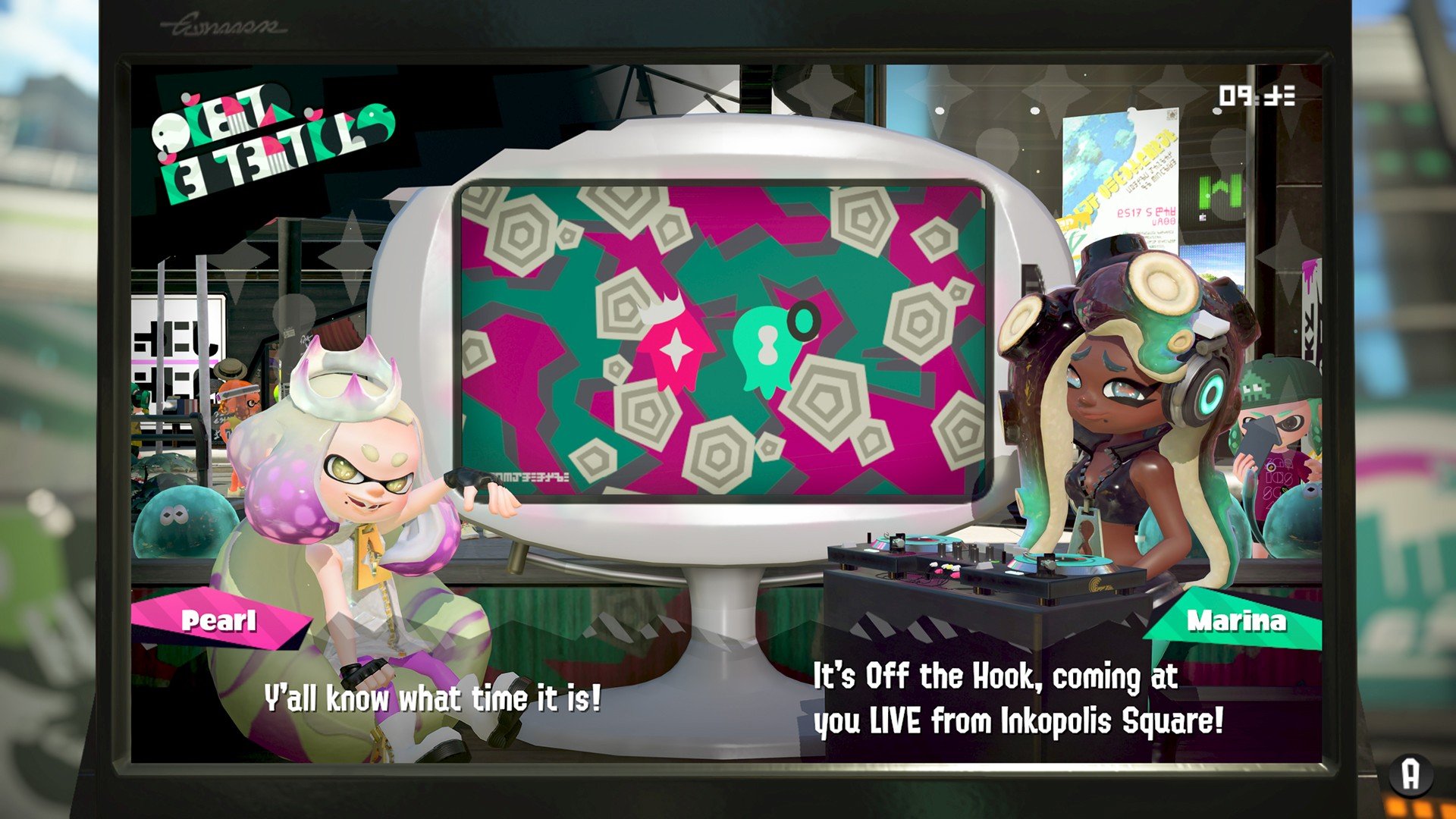Adjust a mixer knob on the DJ console
1456x819 pixels.
pos(973,548)
